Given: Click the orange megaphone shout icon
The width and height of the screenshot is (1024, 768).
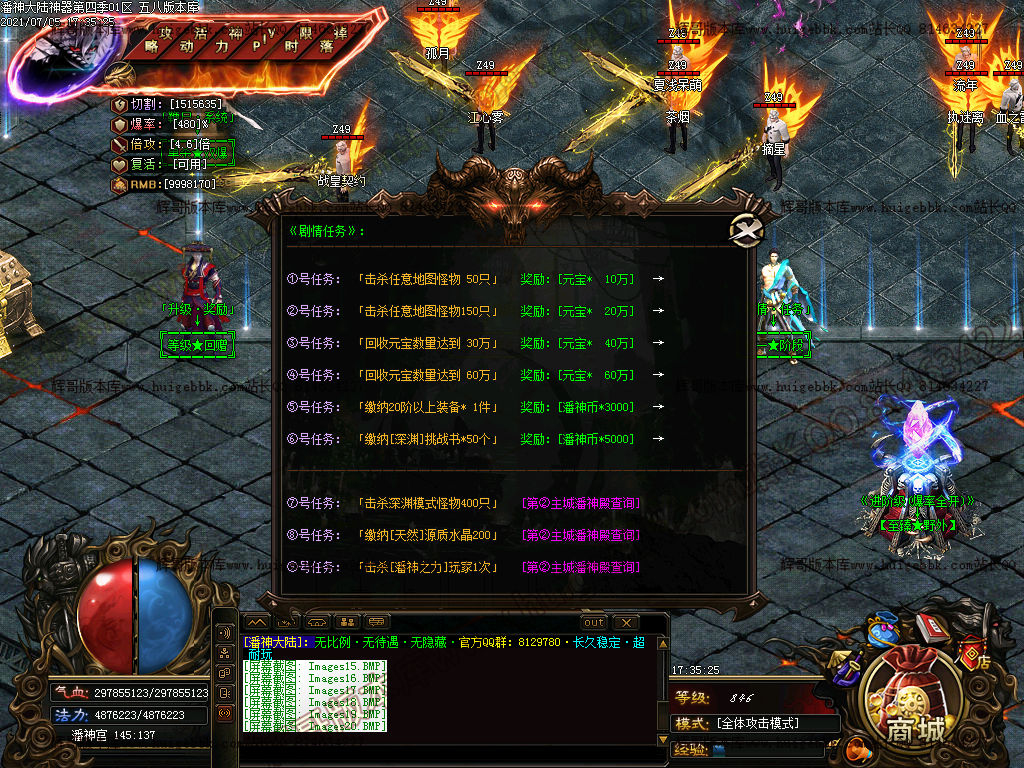Looking at the screenshot, I should tap(856, 748).
